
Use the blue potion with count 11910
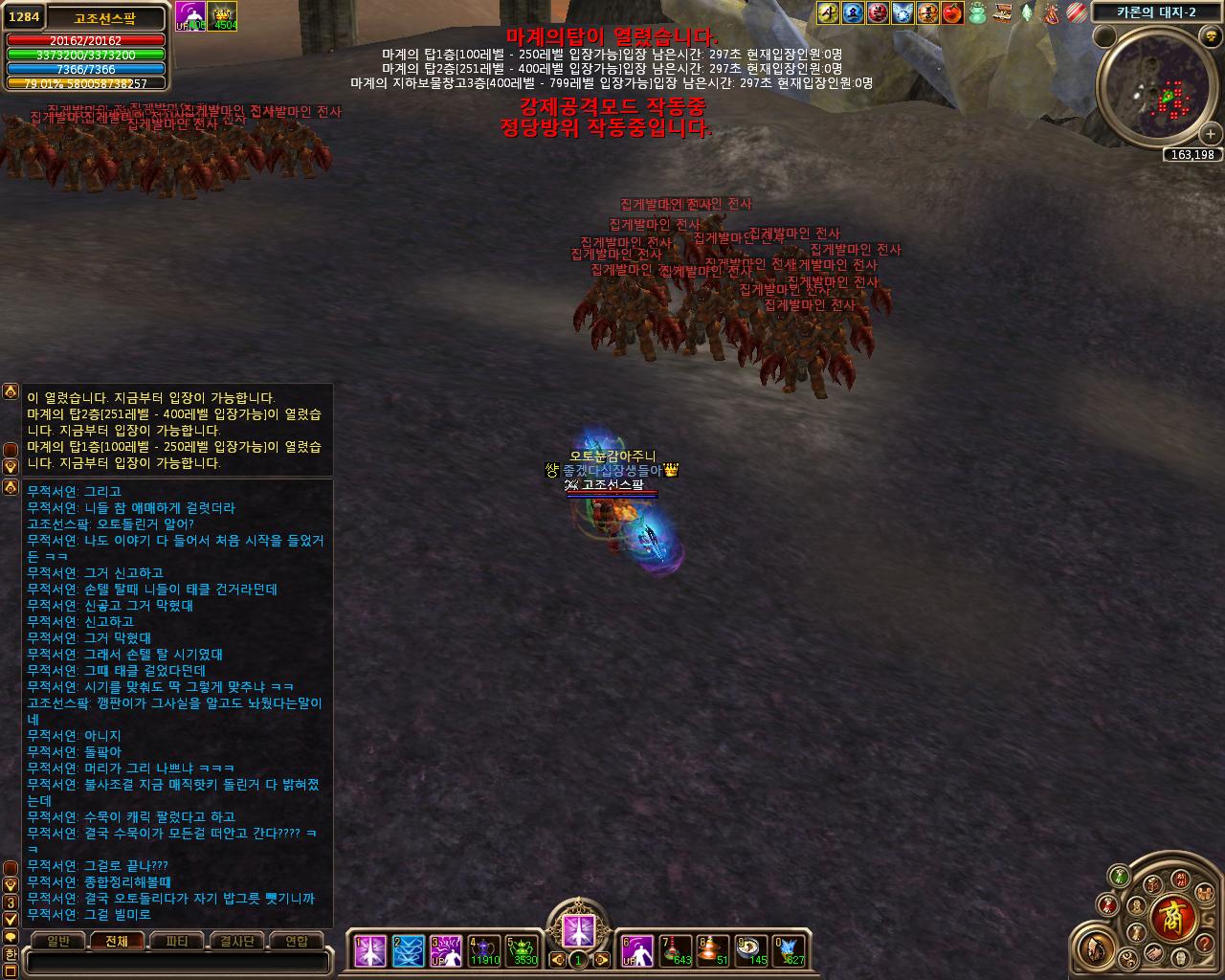(x=484, y=951)
